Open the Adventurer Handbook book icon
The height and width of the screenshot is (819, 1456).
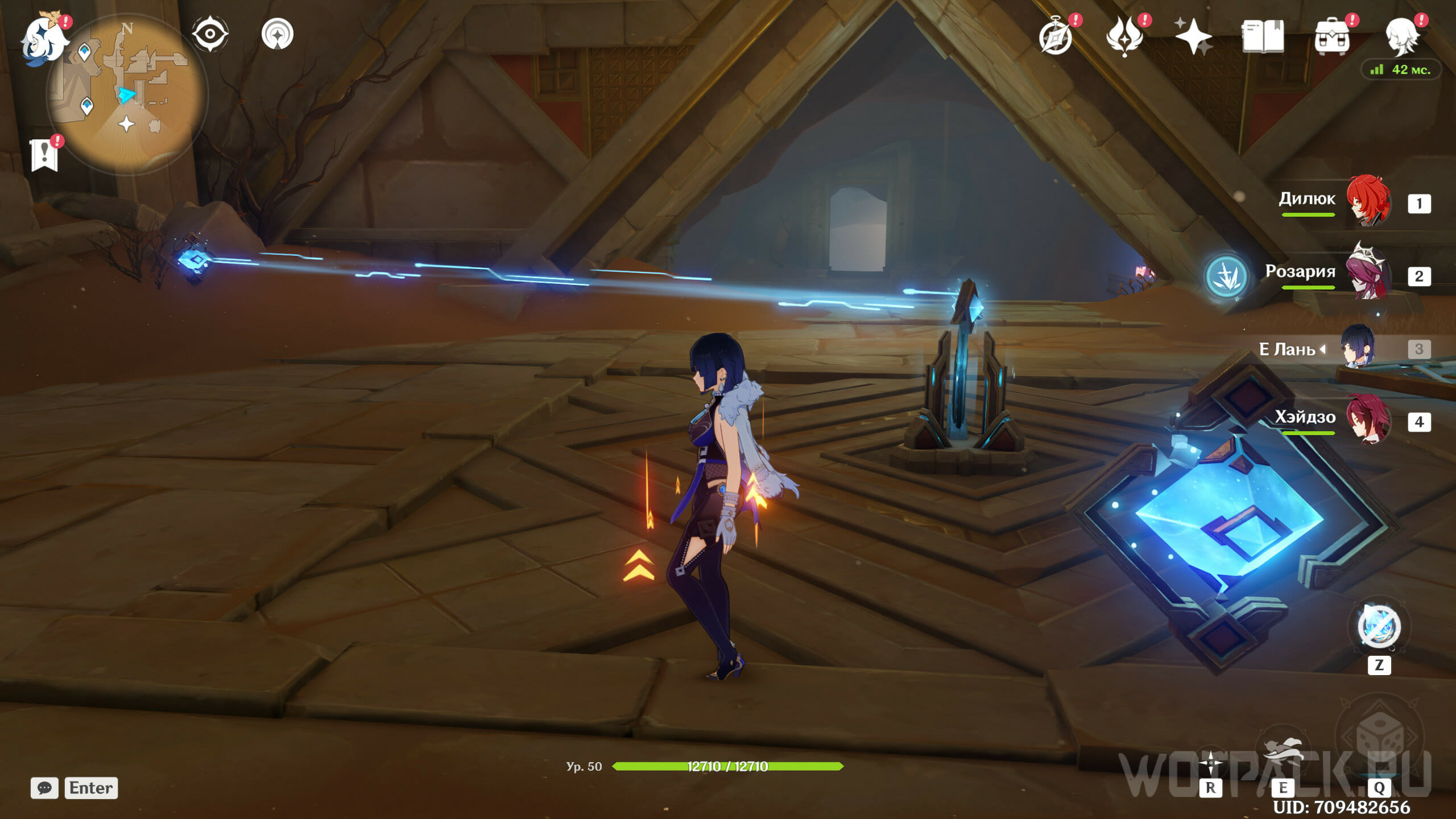(x=1262, y=37)
